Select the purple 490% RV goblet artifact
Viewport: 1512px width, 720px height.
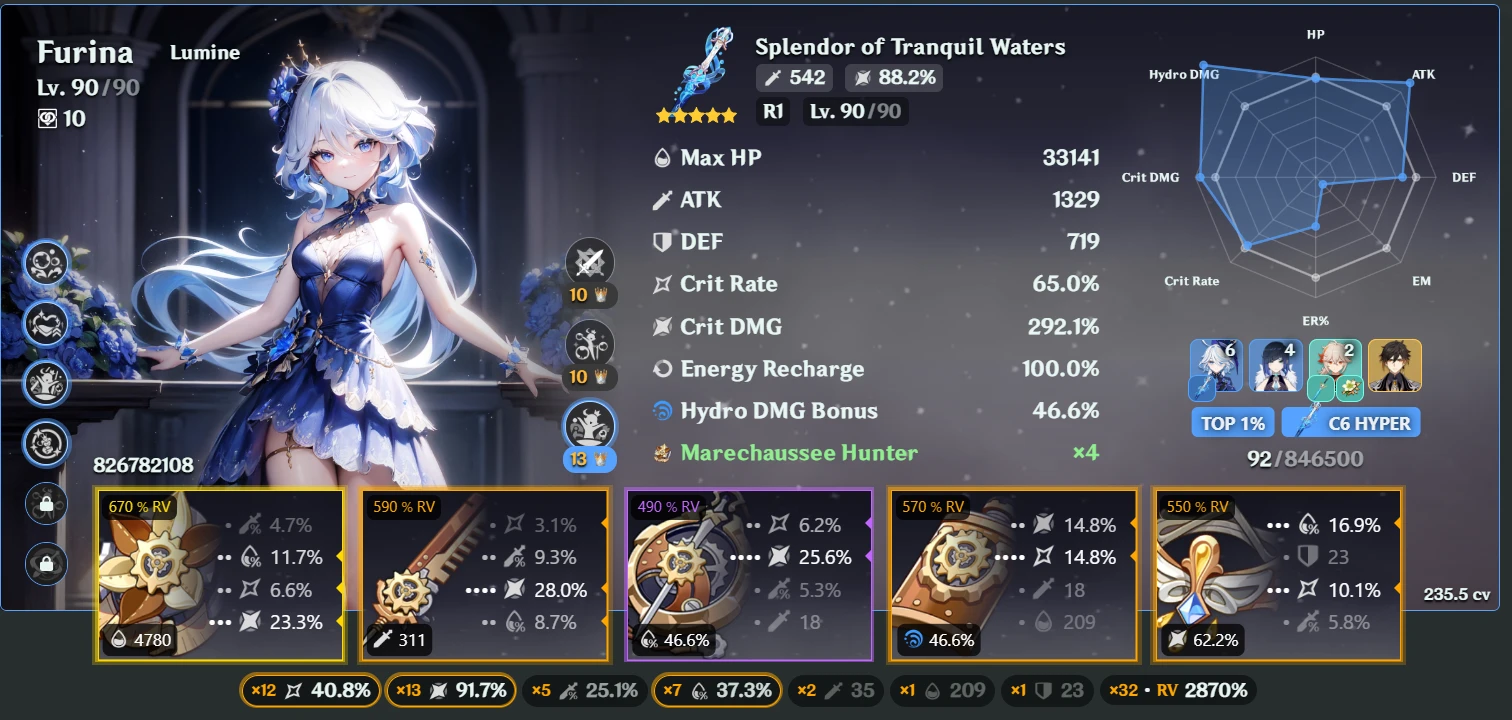(750, 575)
